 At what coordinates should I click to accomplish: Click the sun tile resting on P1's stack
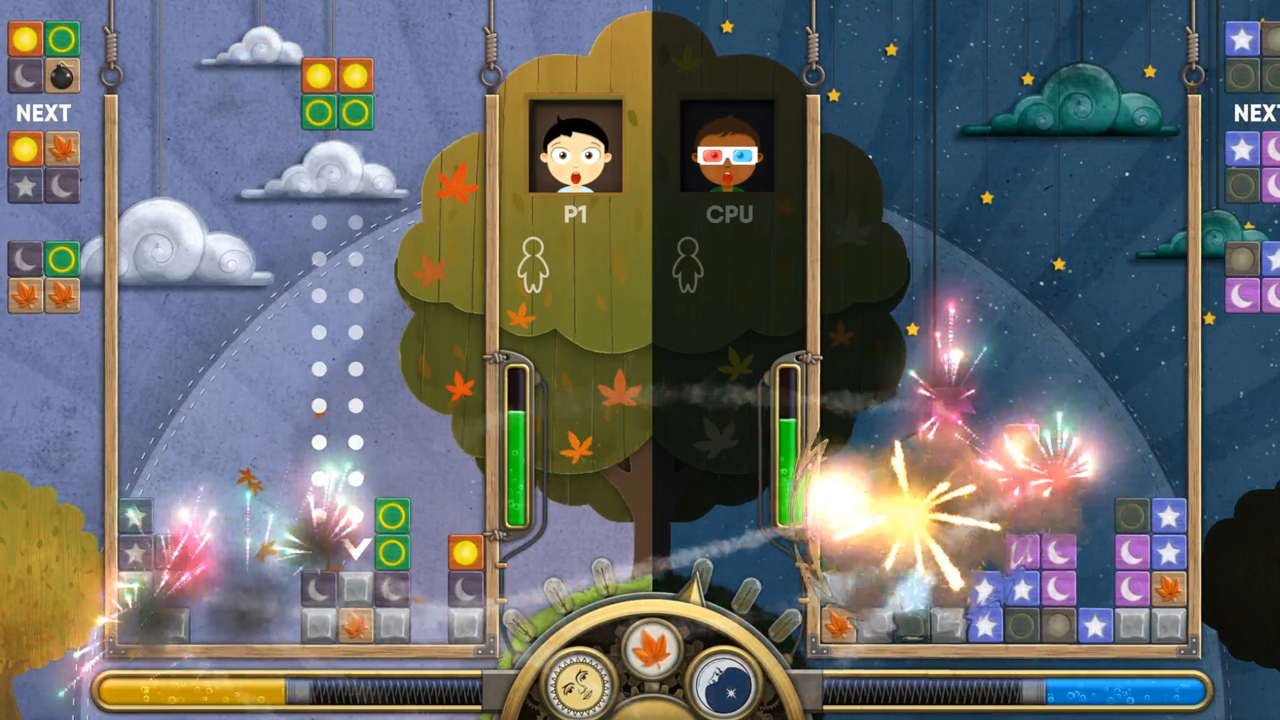pyautogui.click(x=466, y=552)
